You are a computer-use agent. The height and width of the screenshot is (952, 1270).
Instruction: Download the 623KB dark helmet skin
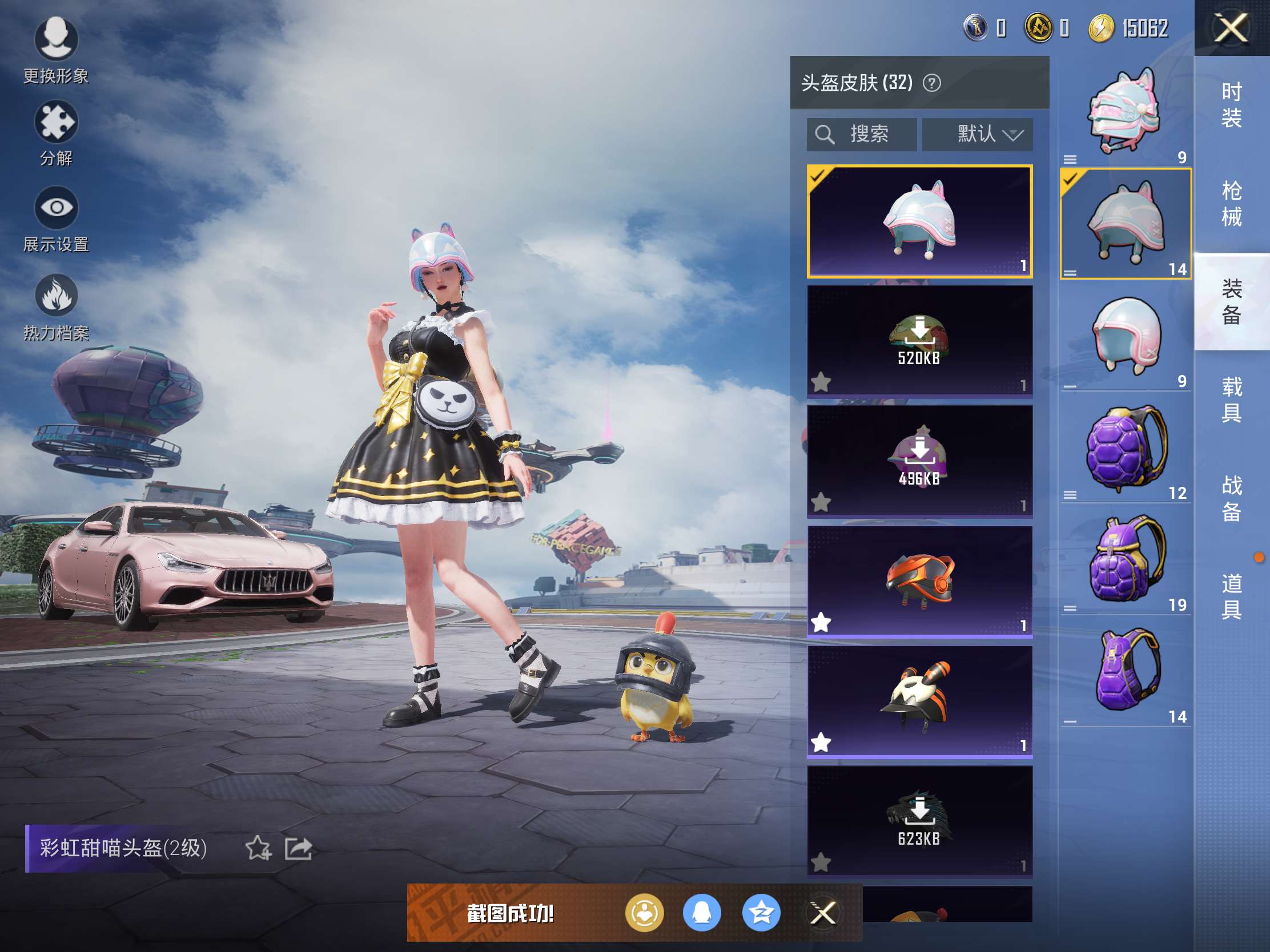click(x=919, y=821)
